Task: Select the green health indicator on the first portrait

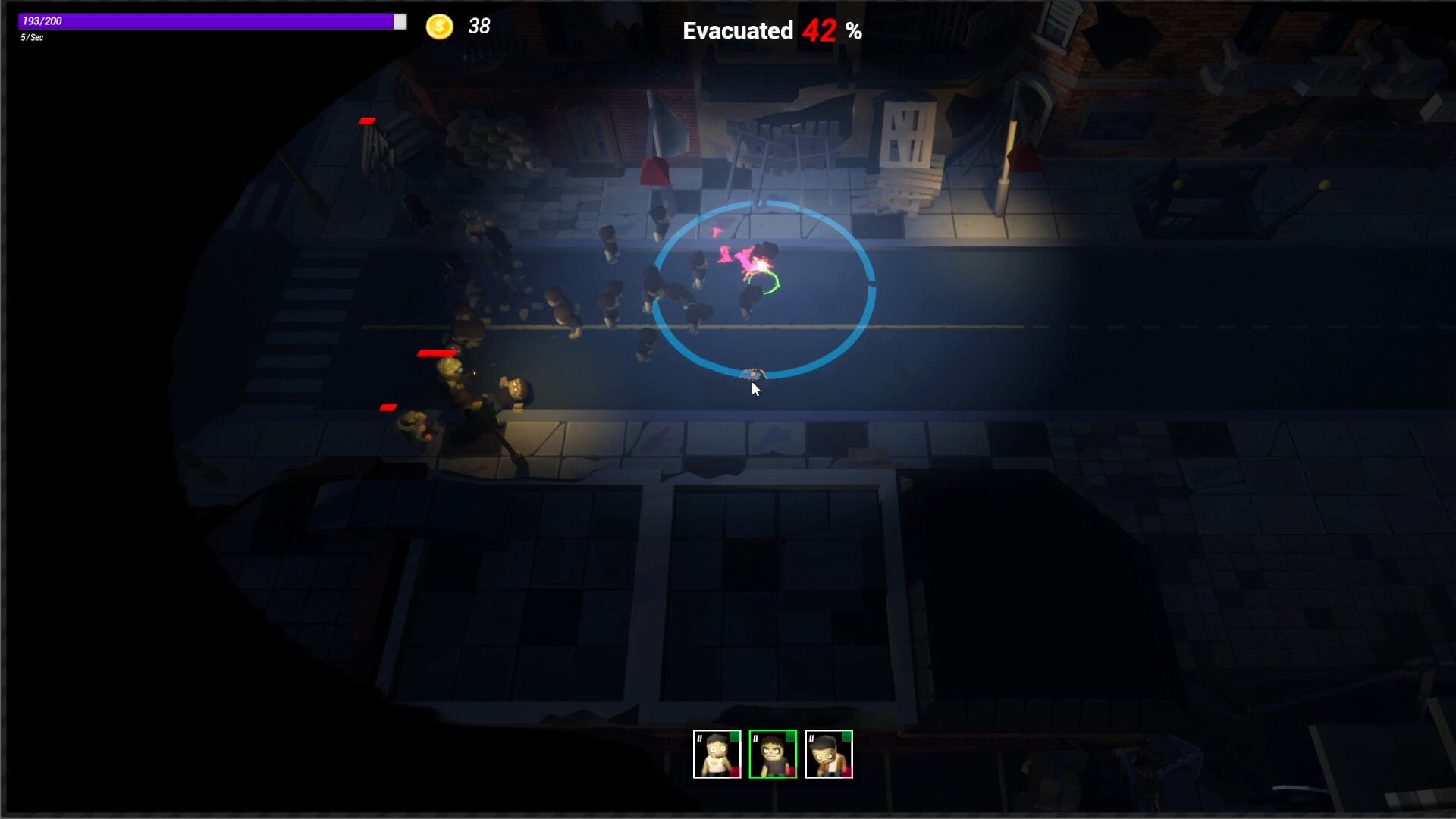Action: point(734,736)
